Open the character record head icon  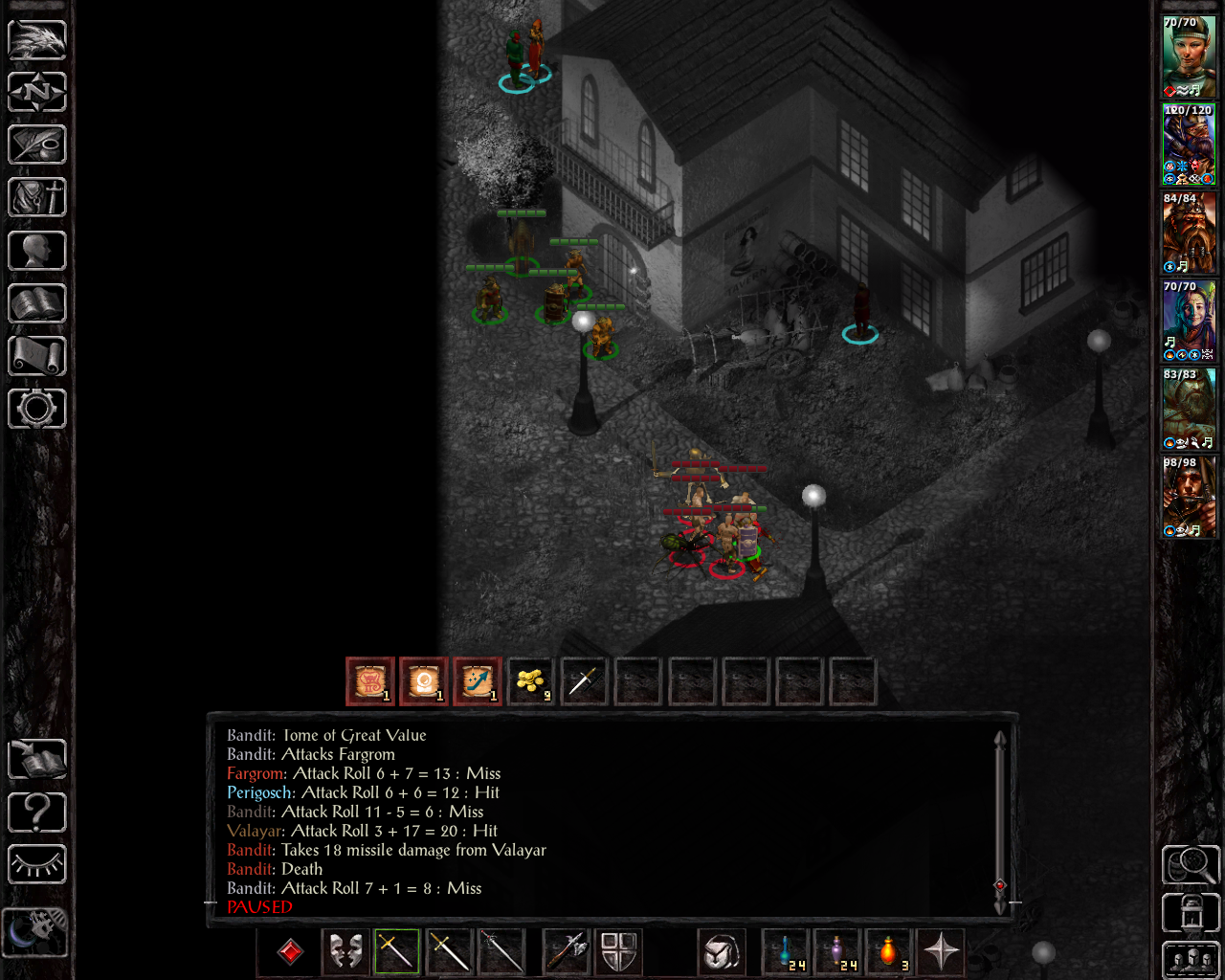coord(37,251)
